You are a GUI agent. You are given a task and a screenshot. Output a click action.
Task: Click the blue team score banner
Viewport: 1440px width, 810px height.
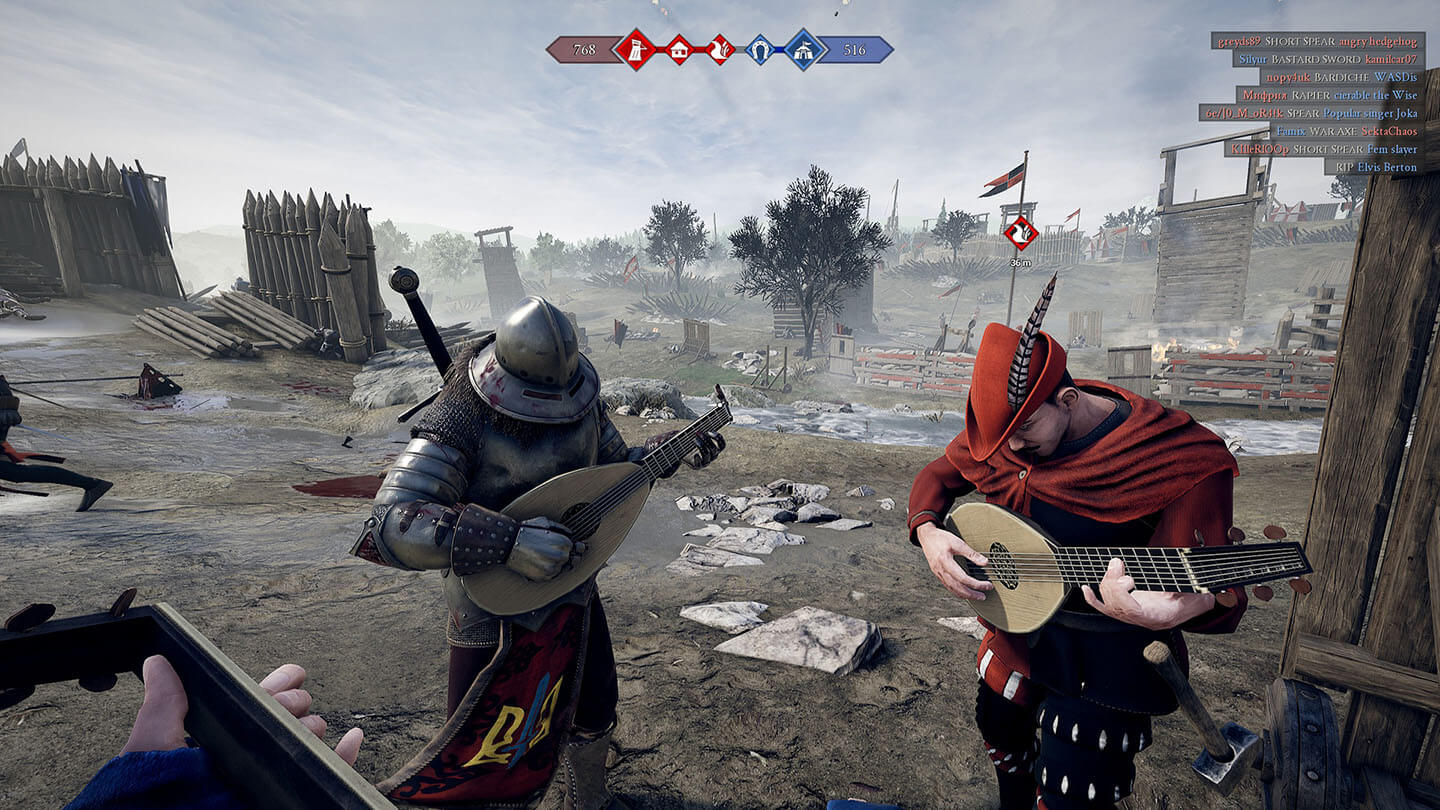click(x=855, y=49)
